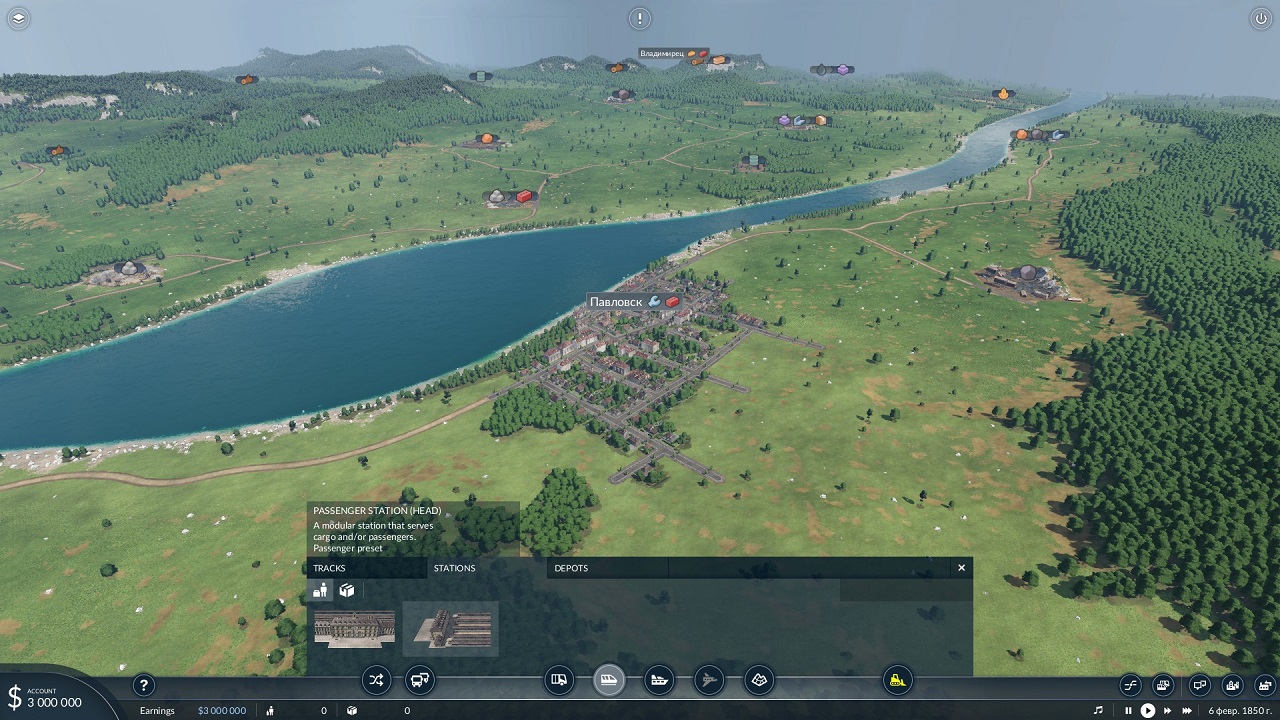Open the road construction menu
The width and height of the screenshot is (1280, 720).
tap(560, 681)
